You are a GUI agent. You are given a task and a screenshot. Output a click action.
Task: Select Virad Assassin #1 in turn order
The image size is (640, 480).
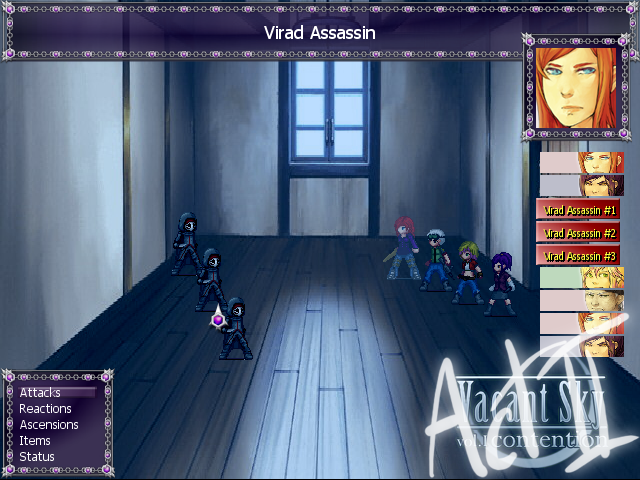581,210
